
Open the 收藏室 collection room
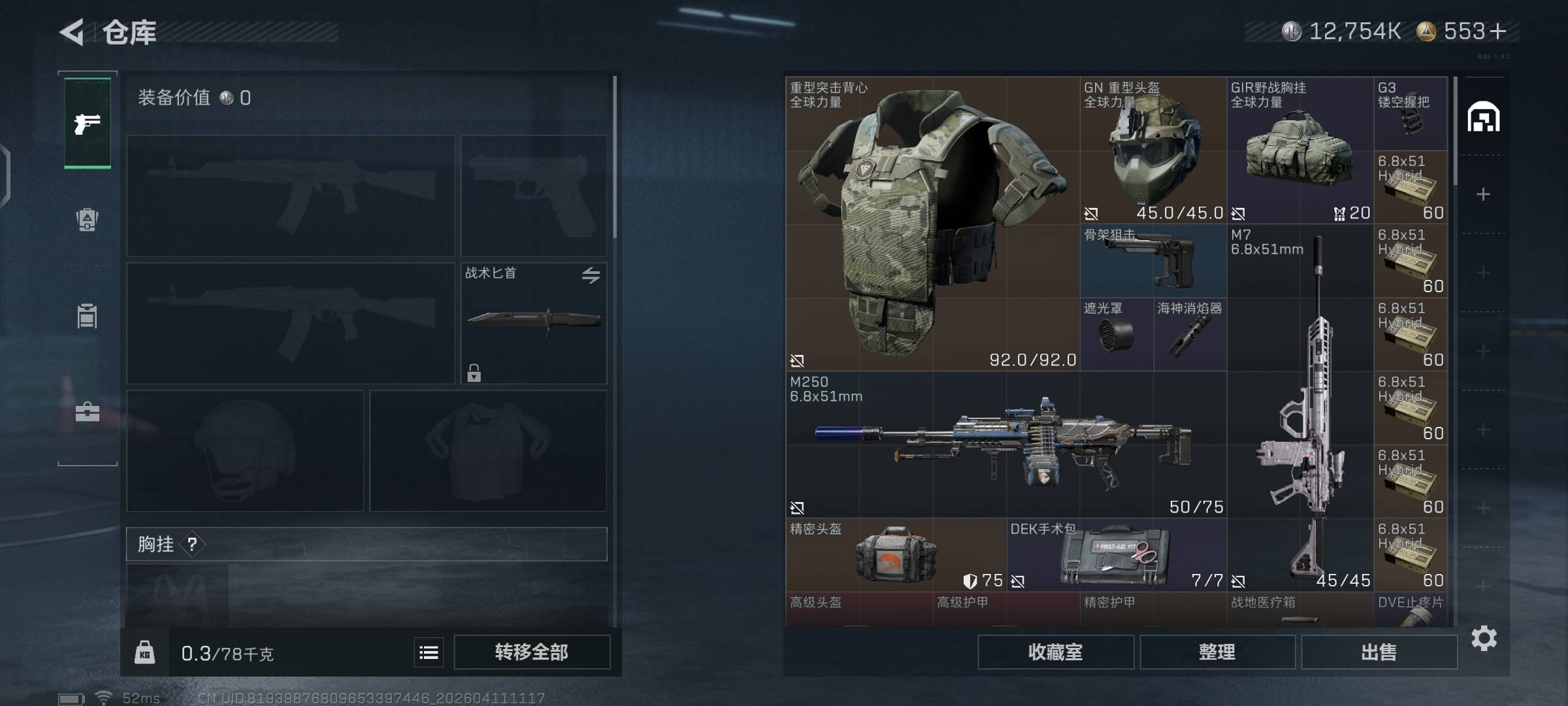point(1055,652)
